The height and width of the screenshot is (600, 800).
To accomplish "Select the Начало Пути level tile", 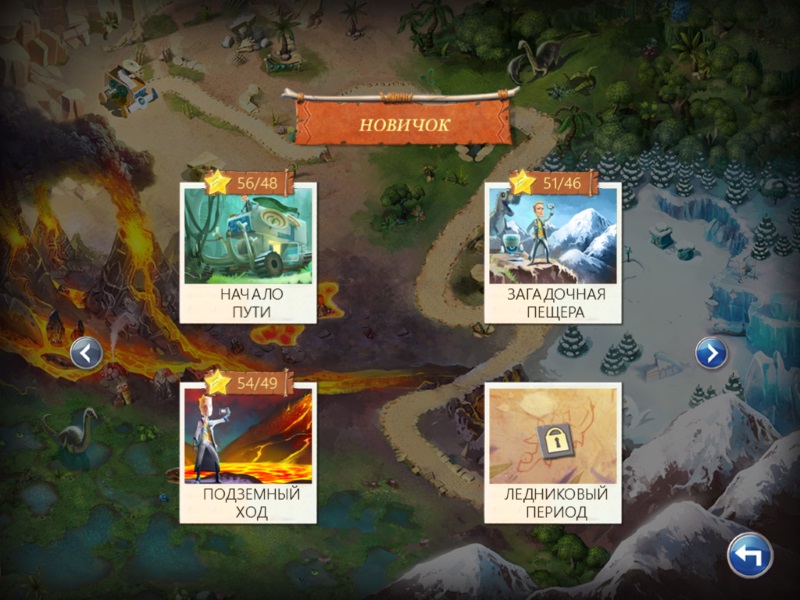I will pyautogui.click(x=248, y=252).
